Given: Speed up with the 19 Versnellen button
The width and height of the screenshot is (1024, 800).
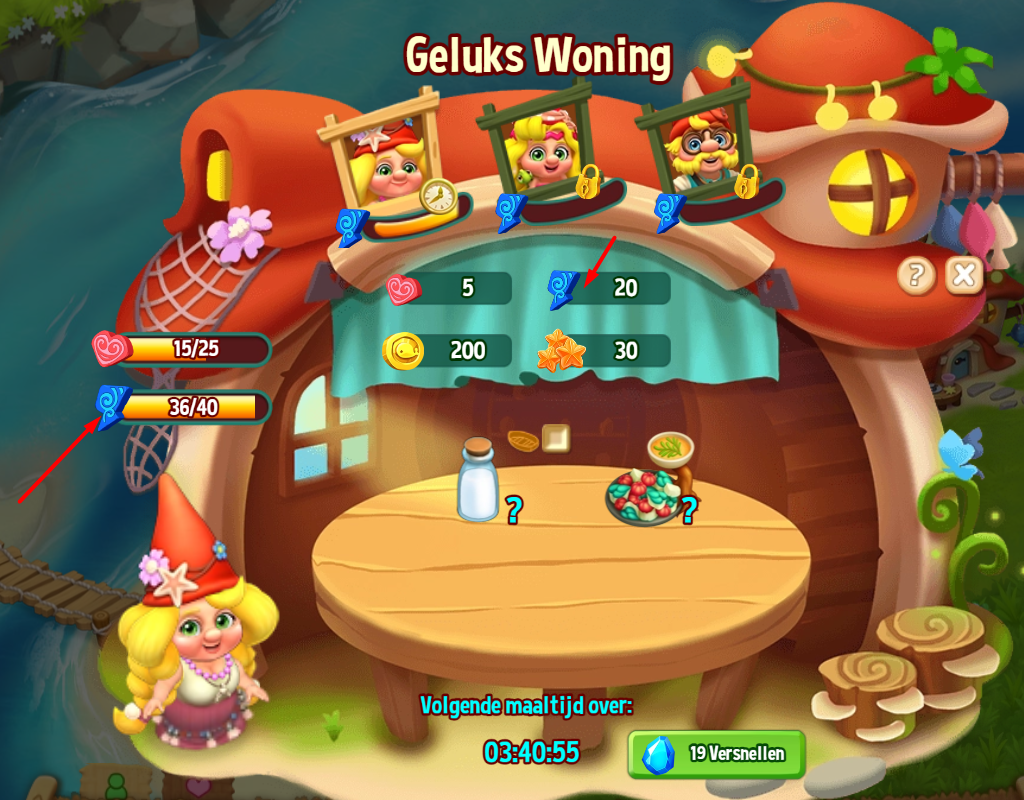Looking at the screenshot, I should pyautogui.click(x=716, y=754).
